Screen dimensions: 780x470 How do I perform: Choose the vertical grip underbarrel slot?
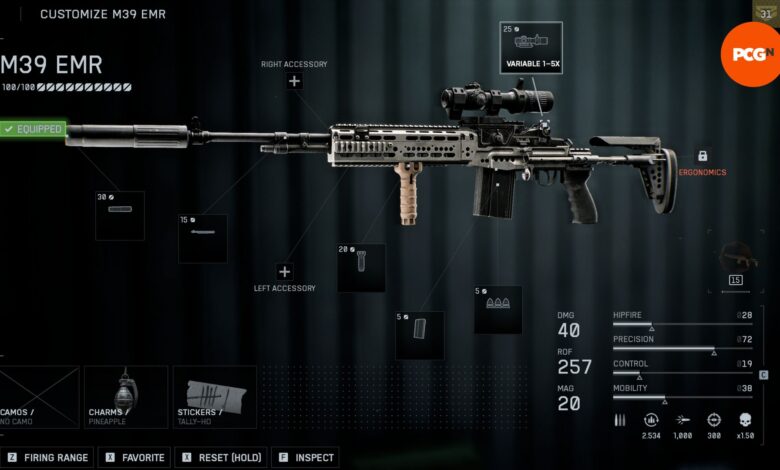tap(361, 268)
